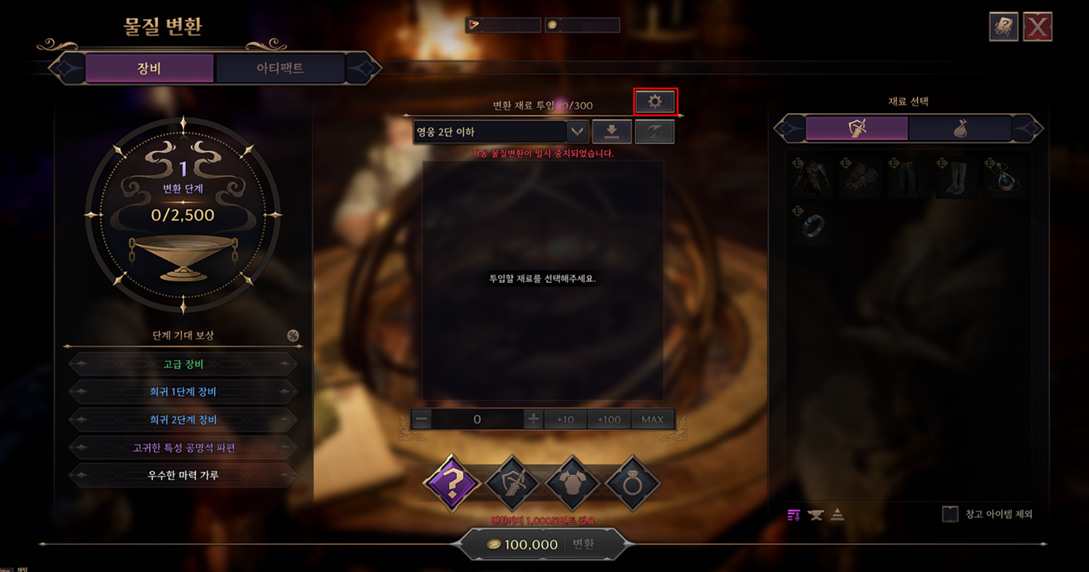Open the book icon next to the close button
The width and height of the screenshot is (1089, 572).
point(1003,27)
